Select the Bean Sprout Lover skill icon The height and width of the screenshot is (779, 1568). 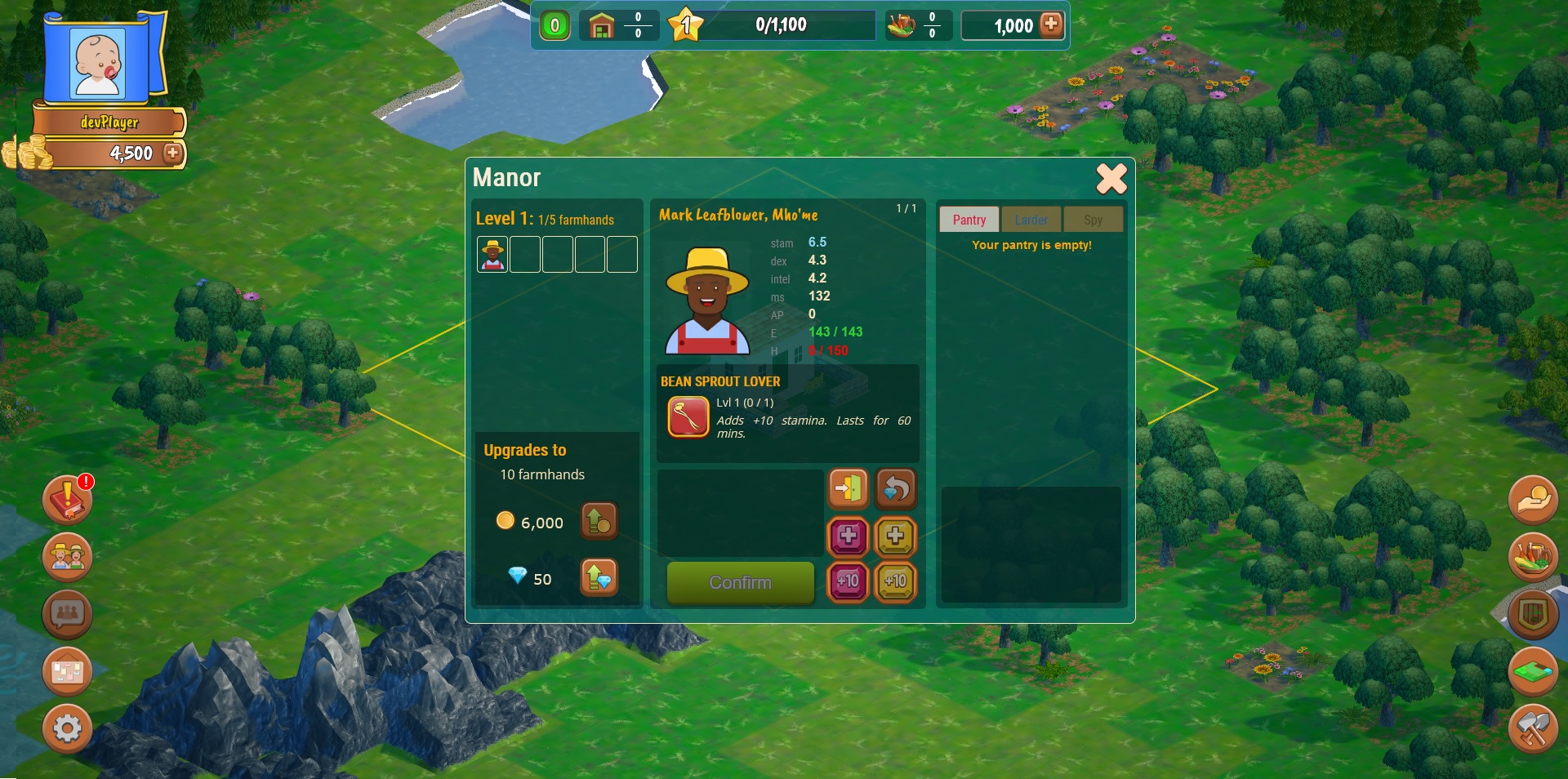[x=688, y=417]
